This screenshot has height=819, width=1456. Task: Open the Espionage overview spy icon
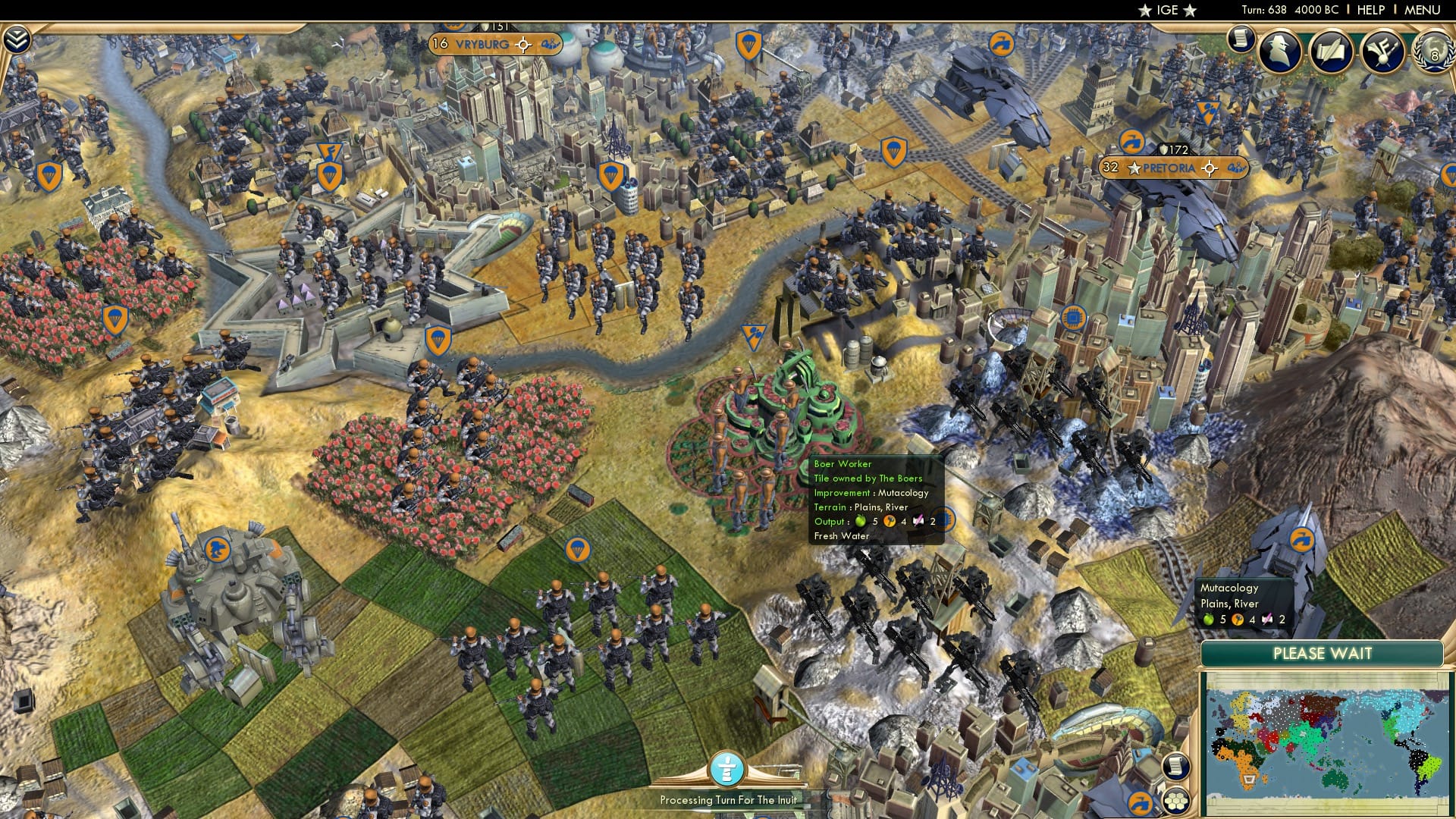[1279, 50]
